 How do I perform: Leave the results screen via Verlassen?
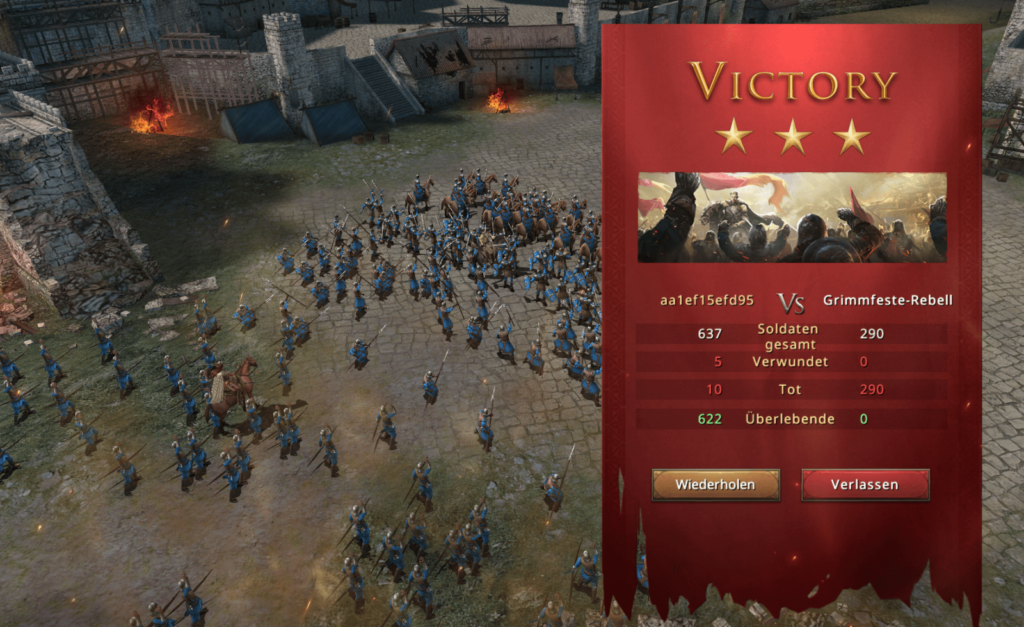coord(865,485)
